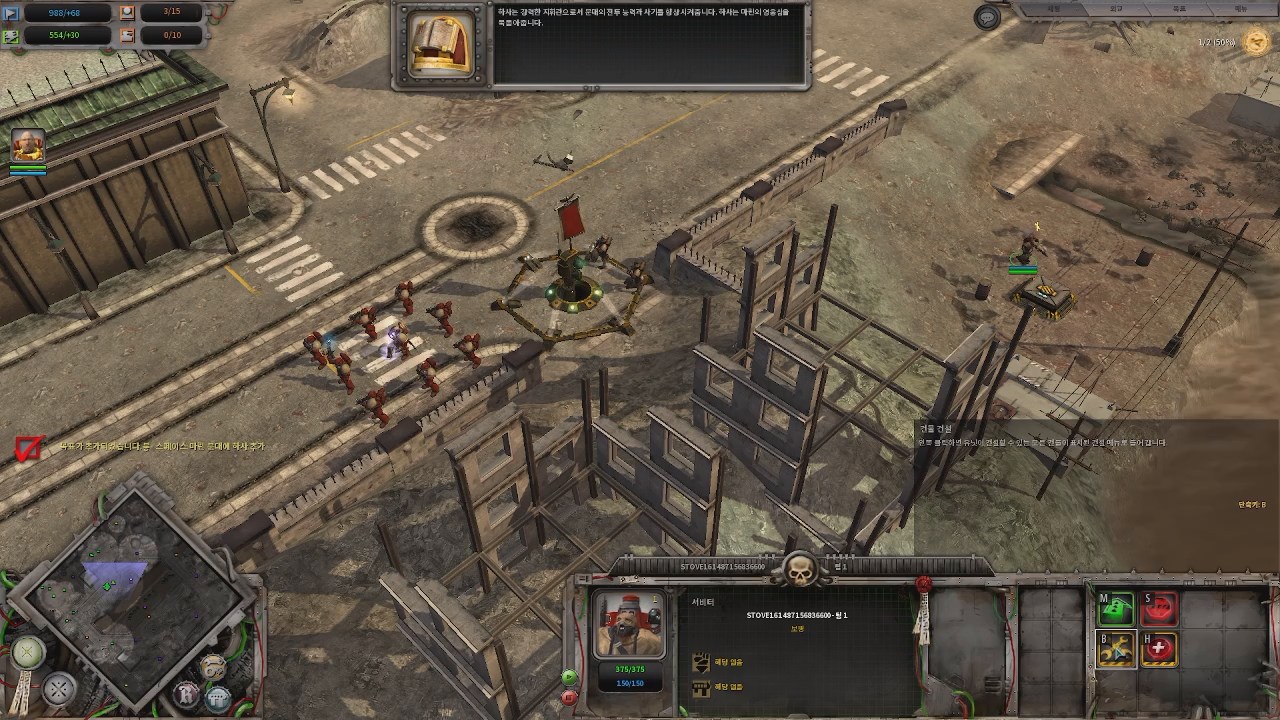Open the Build structures wrench command

pos(1117,650)
